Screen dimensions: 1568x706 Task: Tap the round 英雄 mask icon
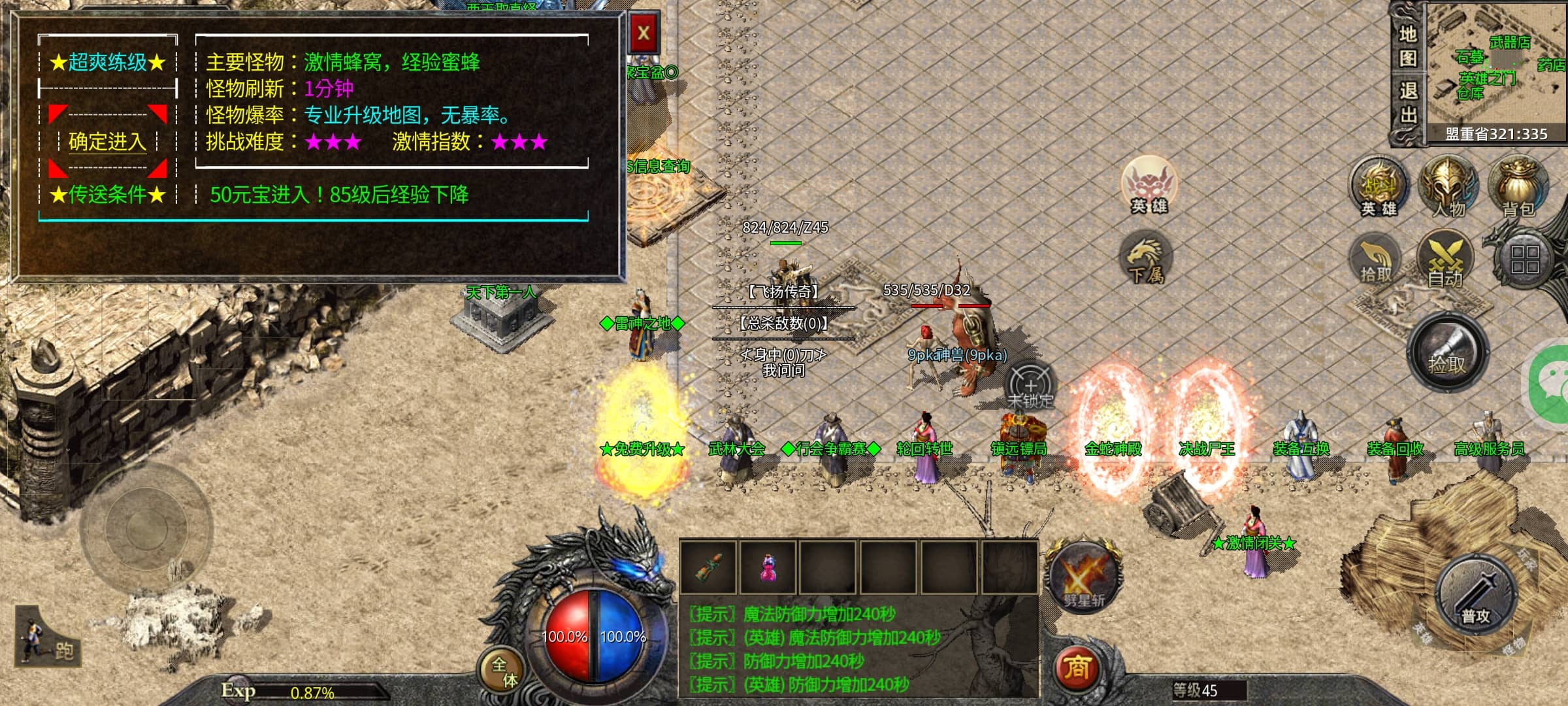[x=1149, y=184]
